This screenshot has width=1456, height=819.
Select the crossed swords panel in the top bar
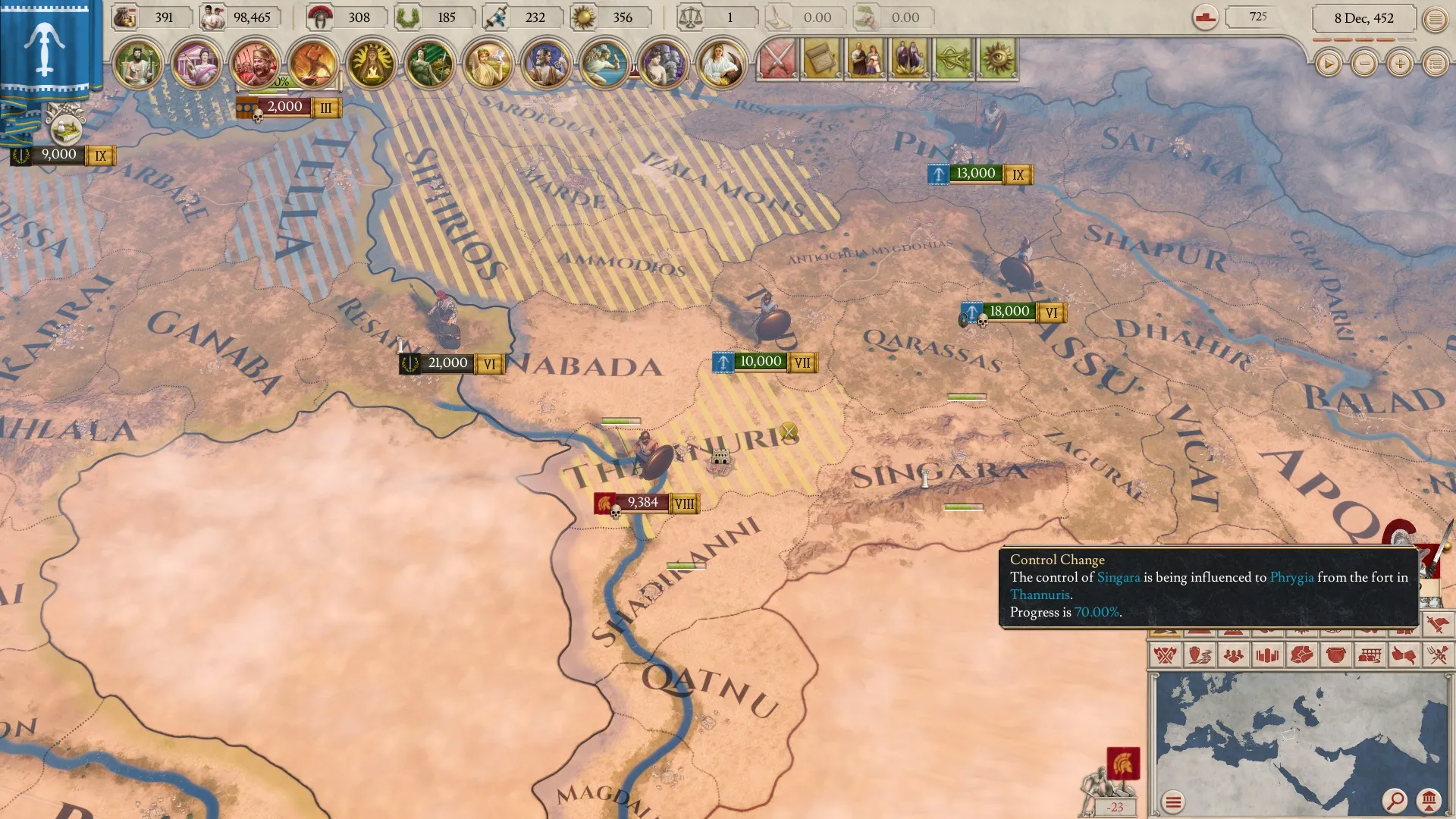pos(777,60)
